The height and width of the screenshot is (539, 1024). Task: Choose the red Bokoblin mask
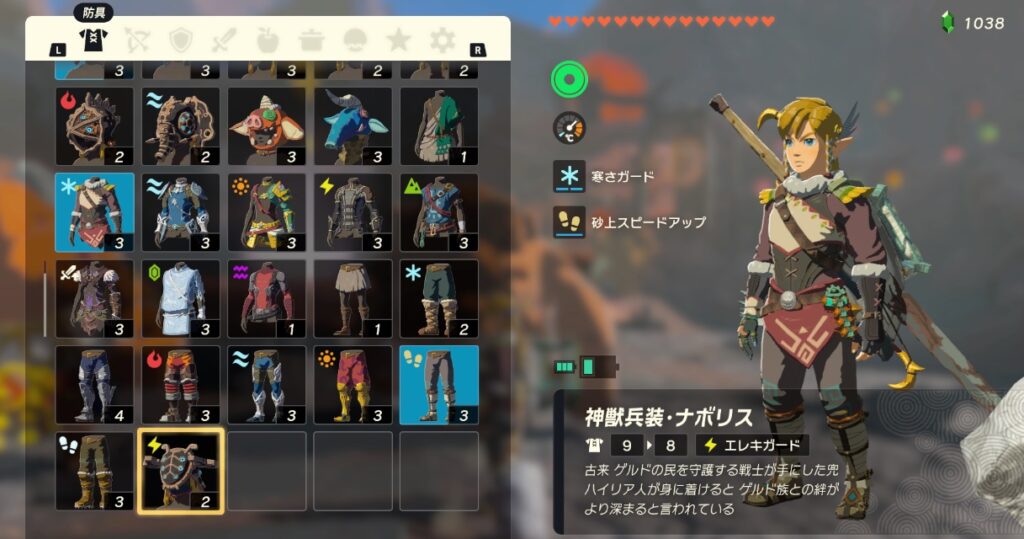266,126
